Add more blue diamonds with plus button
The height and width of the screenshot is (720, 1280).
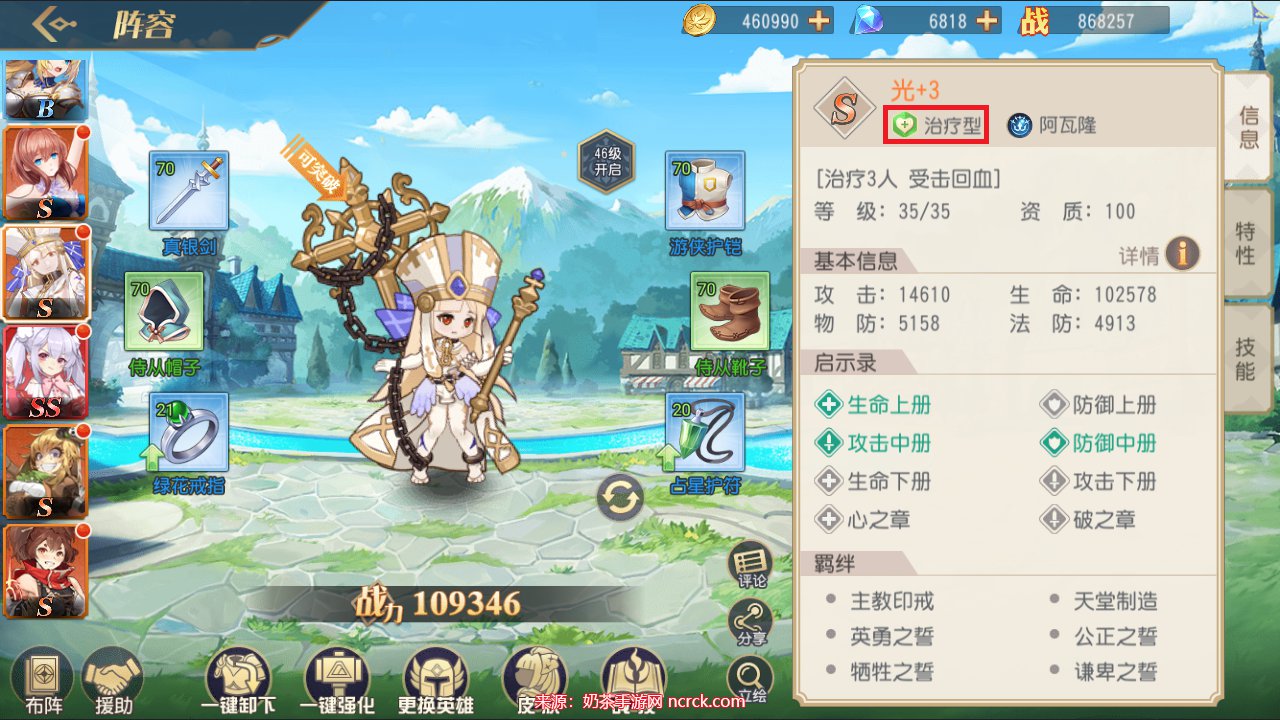pyautogui.click(x=987, y=20)
